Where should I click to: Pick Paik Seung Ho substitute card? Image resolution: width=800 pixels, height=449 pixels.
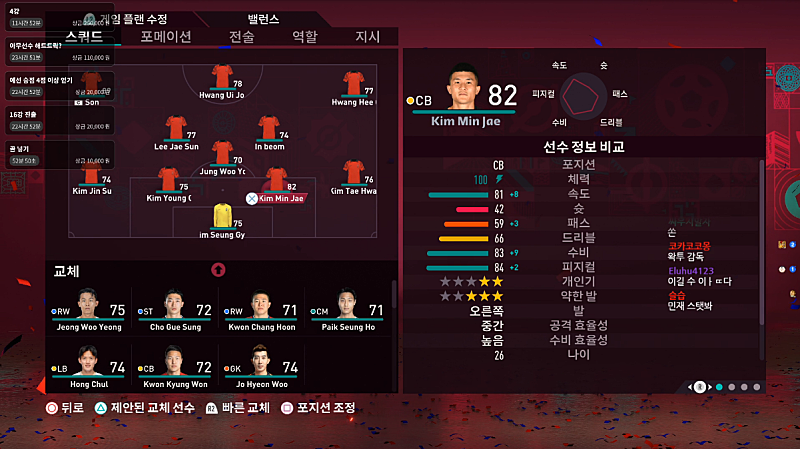click(x=345, y=309)
